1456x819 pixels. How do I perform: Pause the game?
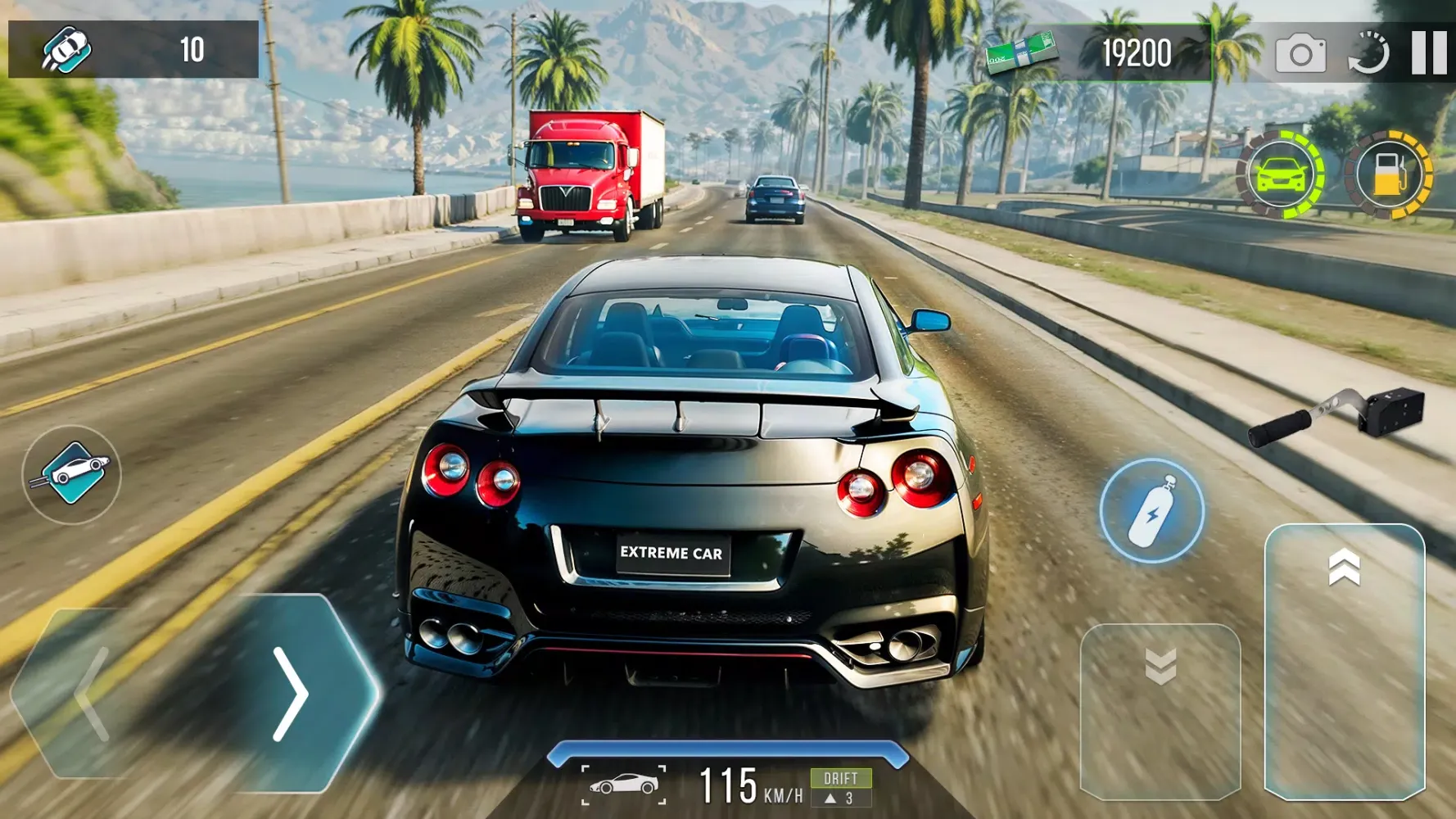pyautogui.click(x=1429, y=53)
